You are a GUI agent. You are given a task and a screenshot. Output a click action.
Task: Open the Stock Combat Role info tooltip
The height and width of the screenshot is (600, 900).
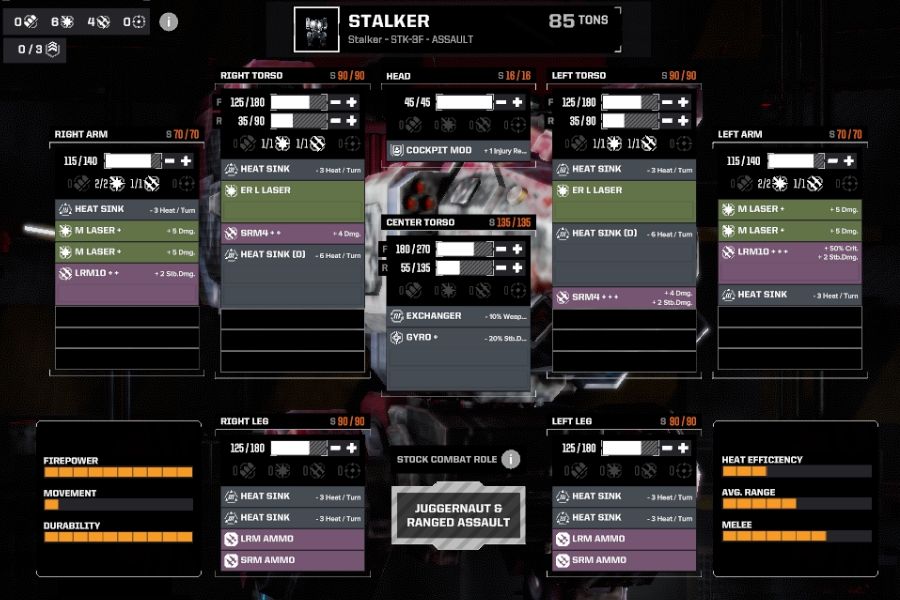pyautogui.click(x=511, y=459)
